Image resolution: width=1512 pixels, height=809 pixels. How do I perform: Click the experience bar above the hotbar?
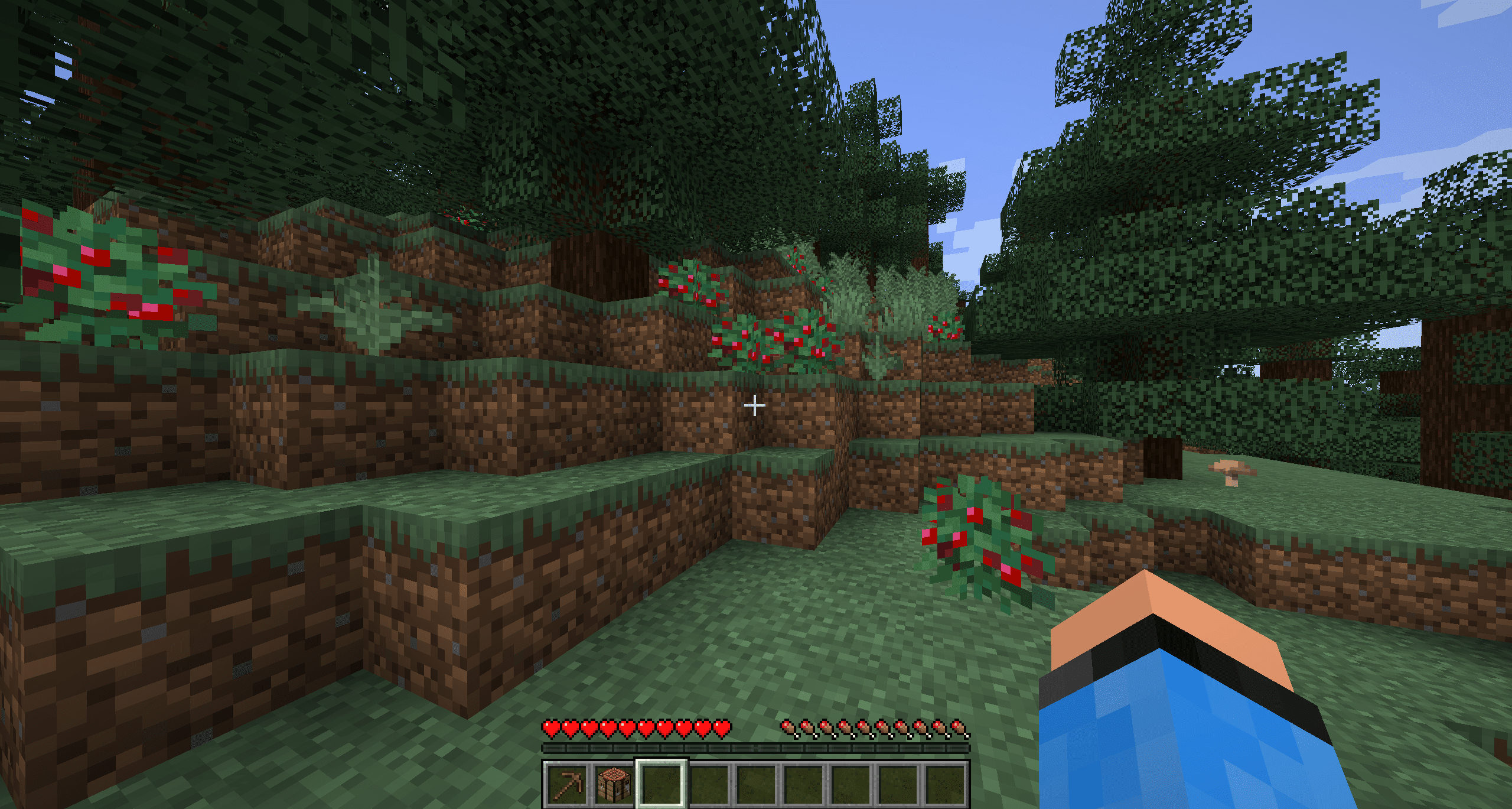[x=755, y=746]
